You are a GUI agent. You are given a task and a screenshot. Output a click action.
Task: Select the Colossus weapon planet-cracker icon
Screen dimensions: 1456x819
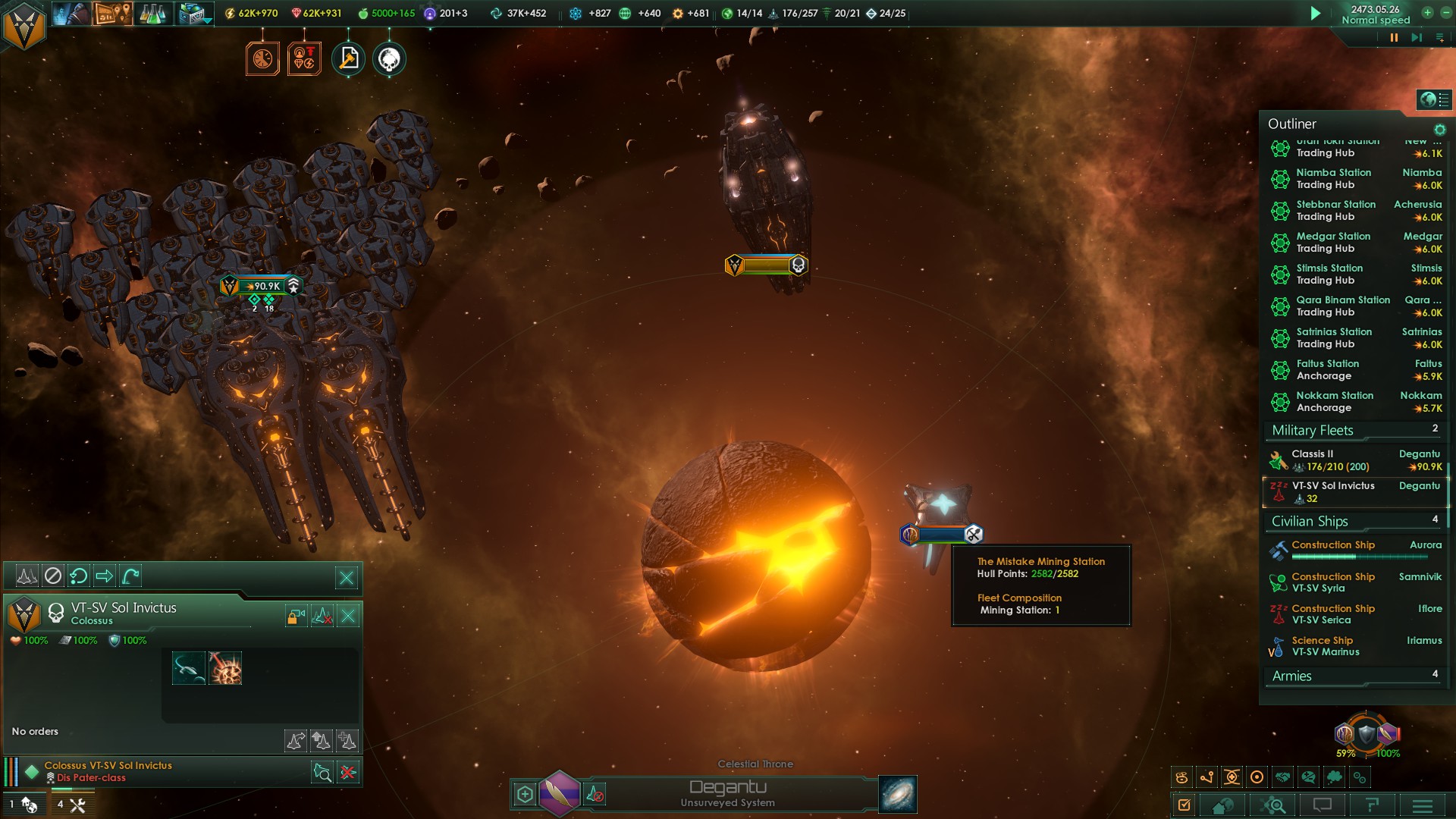225,668
